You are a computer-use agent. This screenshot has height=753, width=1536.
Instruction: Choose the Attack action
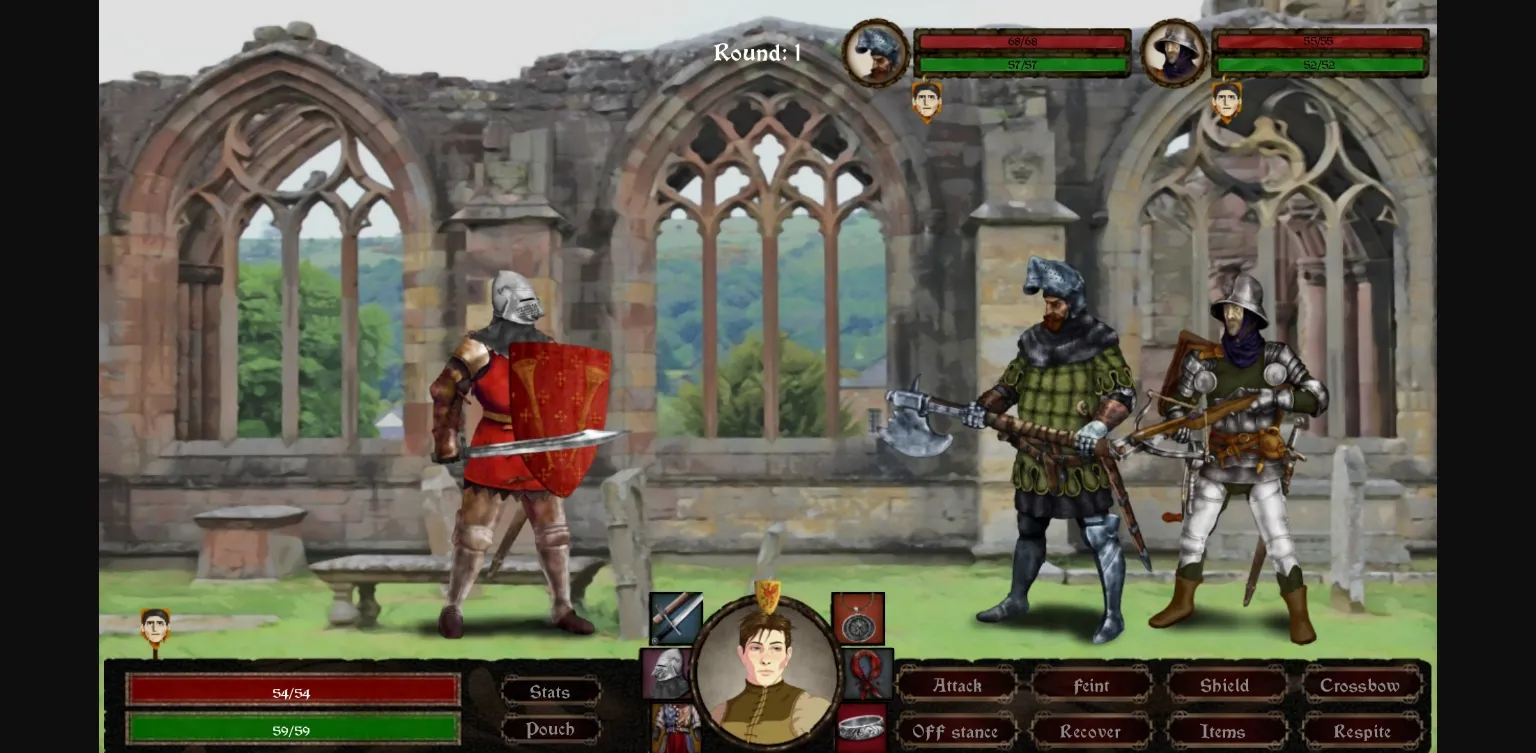click(957, 686)
